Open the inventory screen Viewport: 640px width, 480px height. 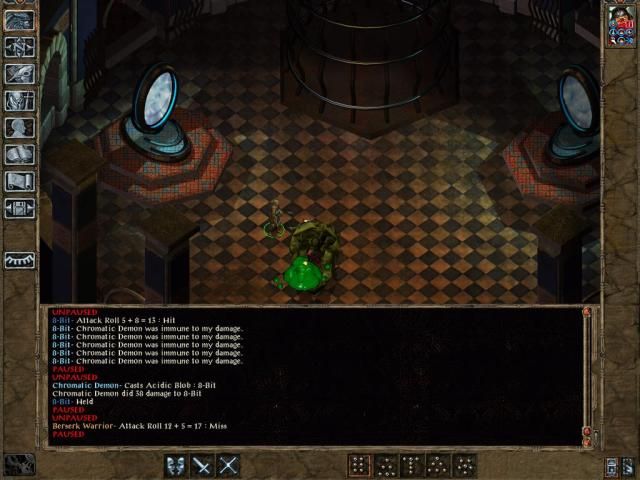pos(20,101)
